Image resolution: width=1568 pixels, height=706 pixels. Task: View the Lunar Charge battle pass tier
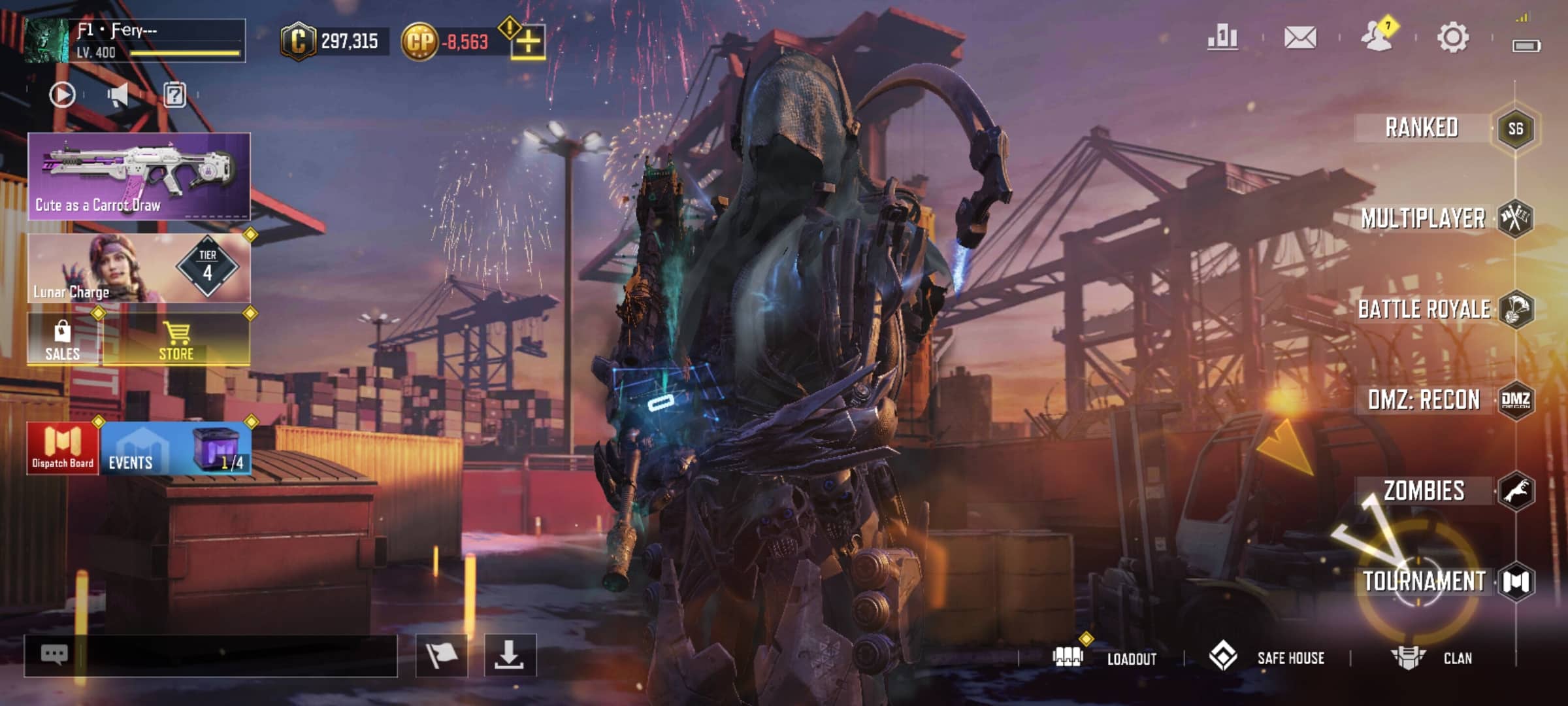click(139, 269)
